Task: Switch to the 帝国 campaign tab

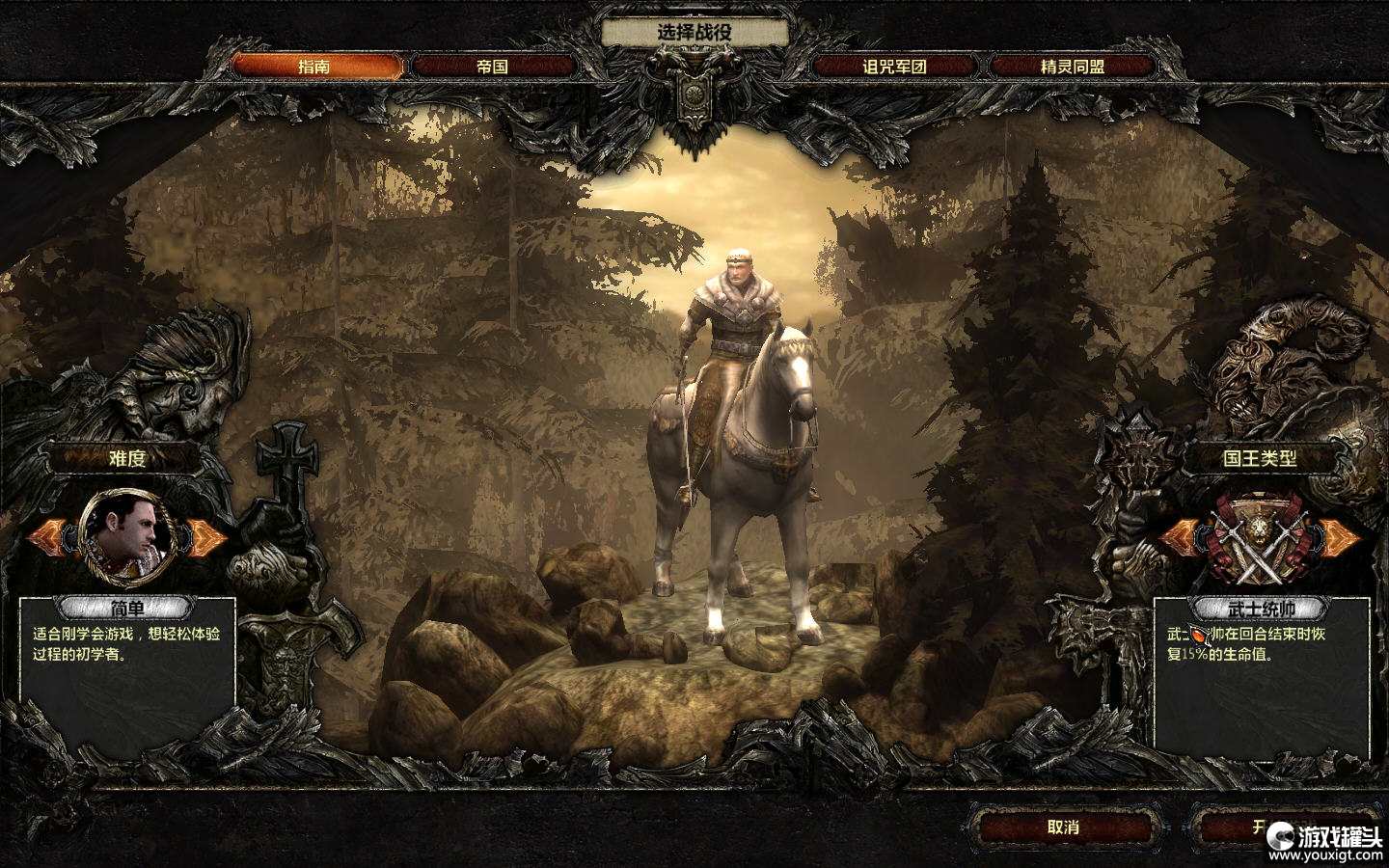Action: [493, 67]
